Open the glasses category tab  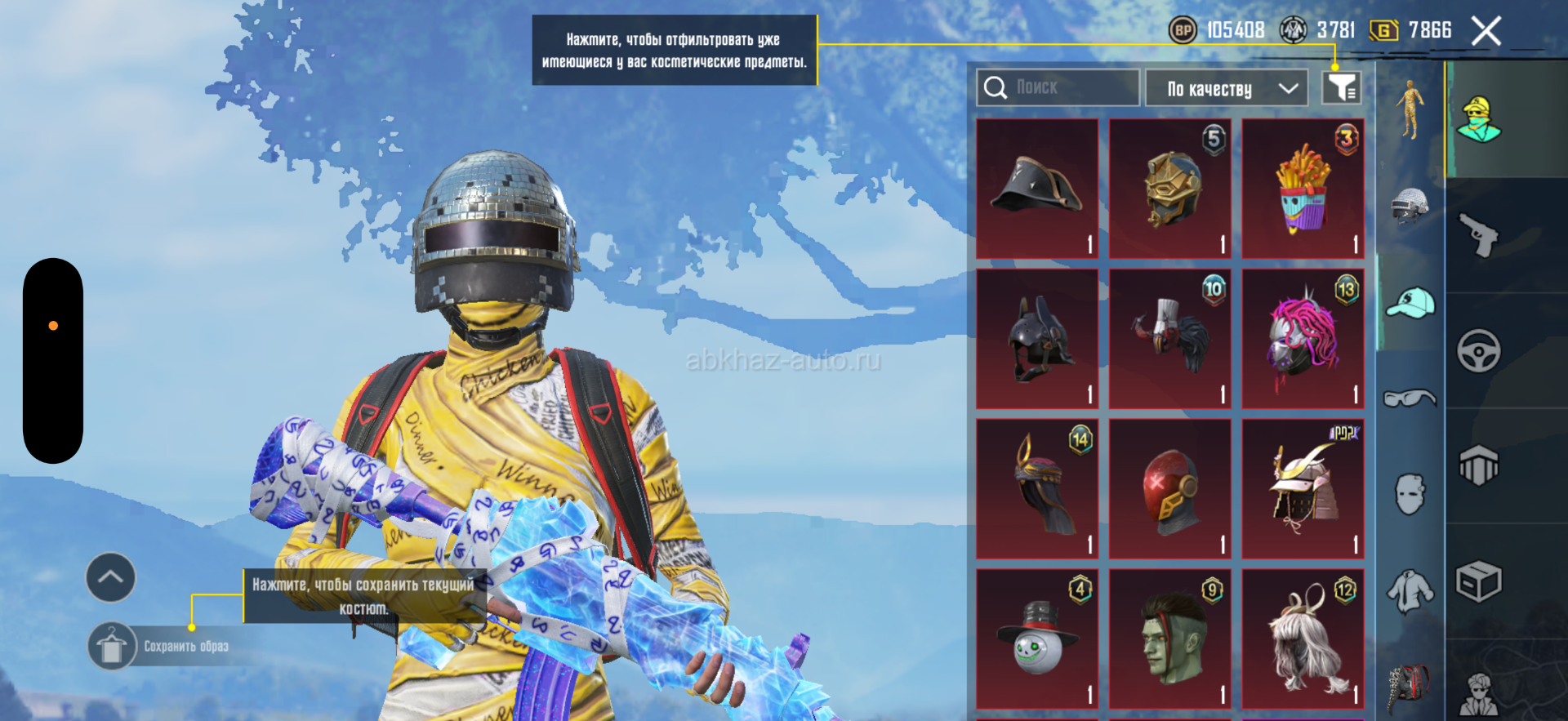pos(1410,398)
